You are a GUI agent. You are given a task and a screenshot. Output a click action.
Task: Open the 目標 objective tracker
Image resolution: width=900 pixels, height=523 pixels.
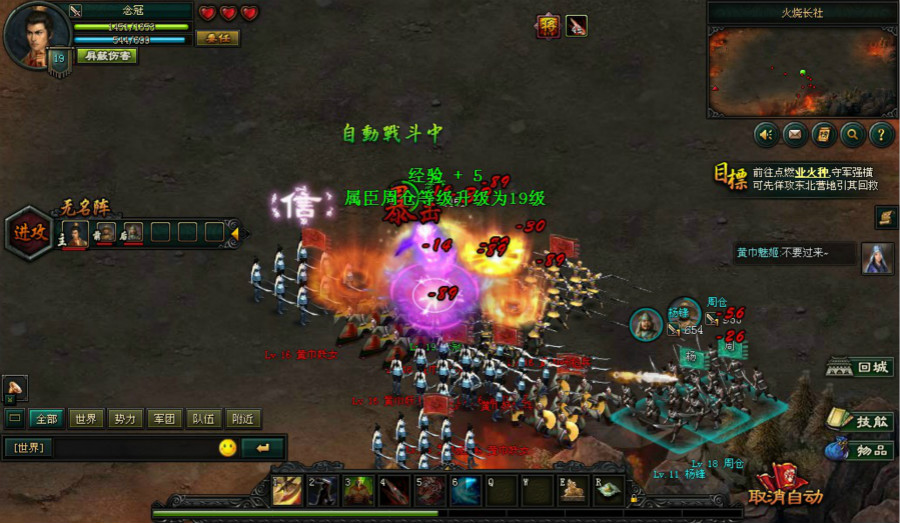[x=730, y=177]
